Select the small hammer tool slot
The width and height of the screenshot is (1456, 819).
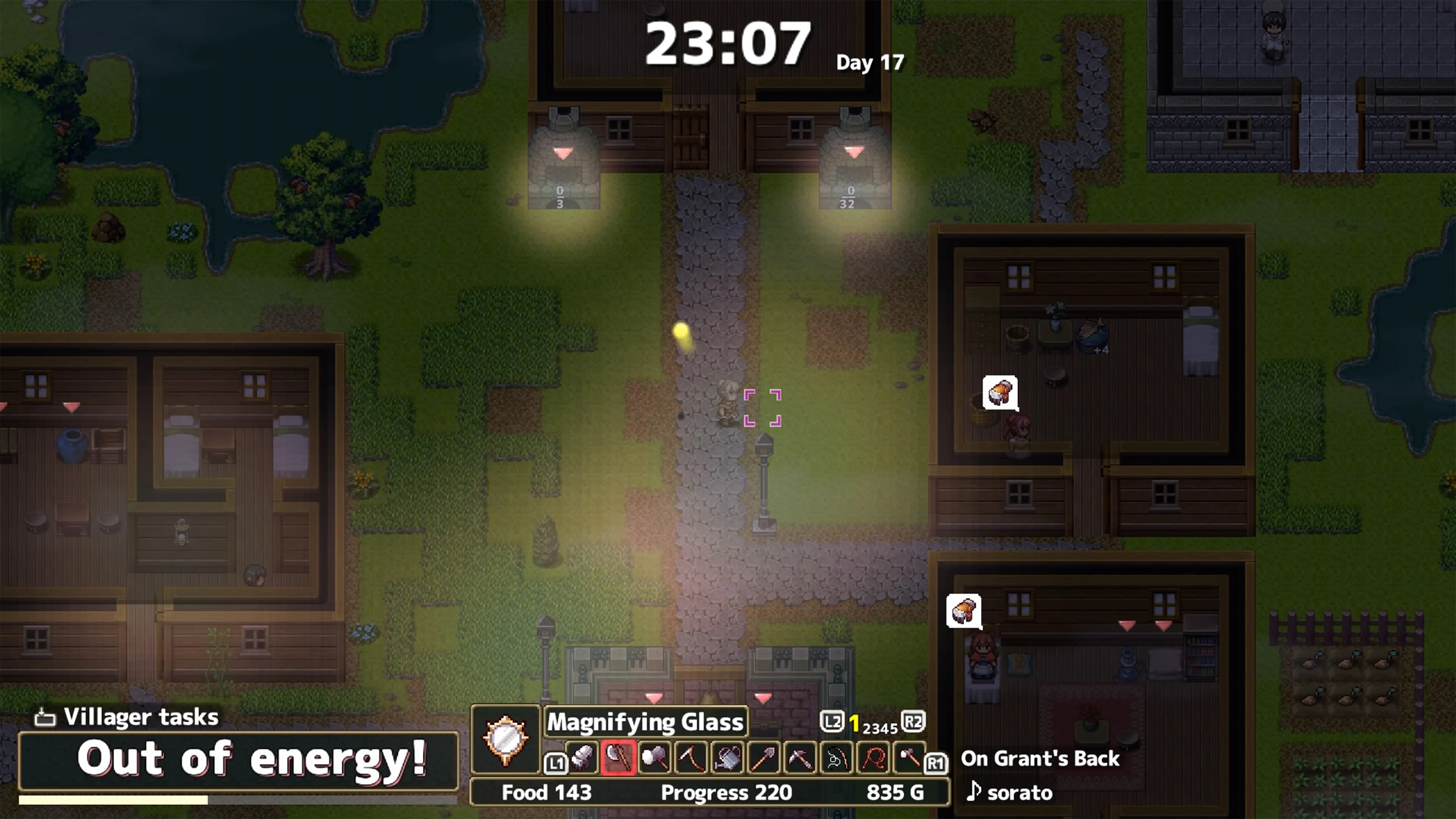[909, 758]
